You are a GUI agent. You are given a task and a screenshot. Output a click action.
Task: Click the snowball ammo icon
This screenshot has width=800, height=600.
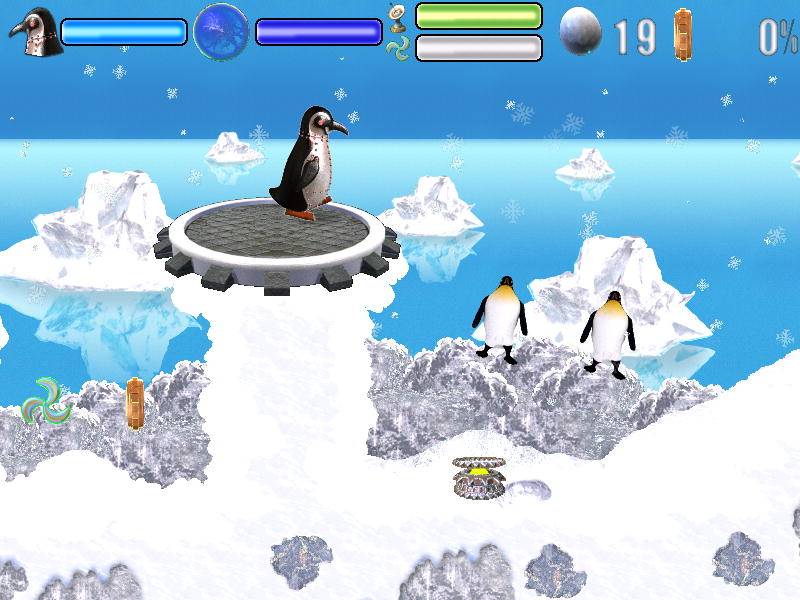click(x=581, y=31)
